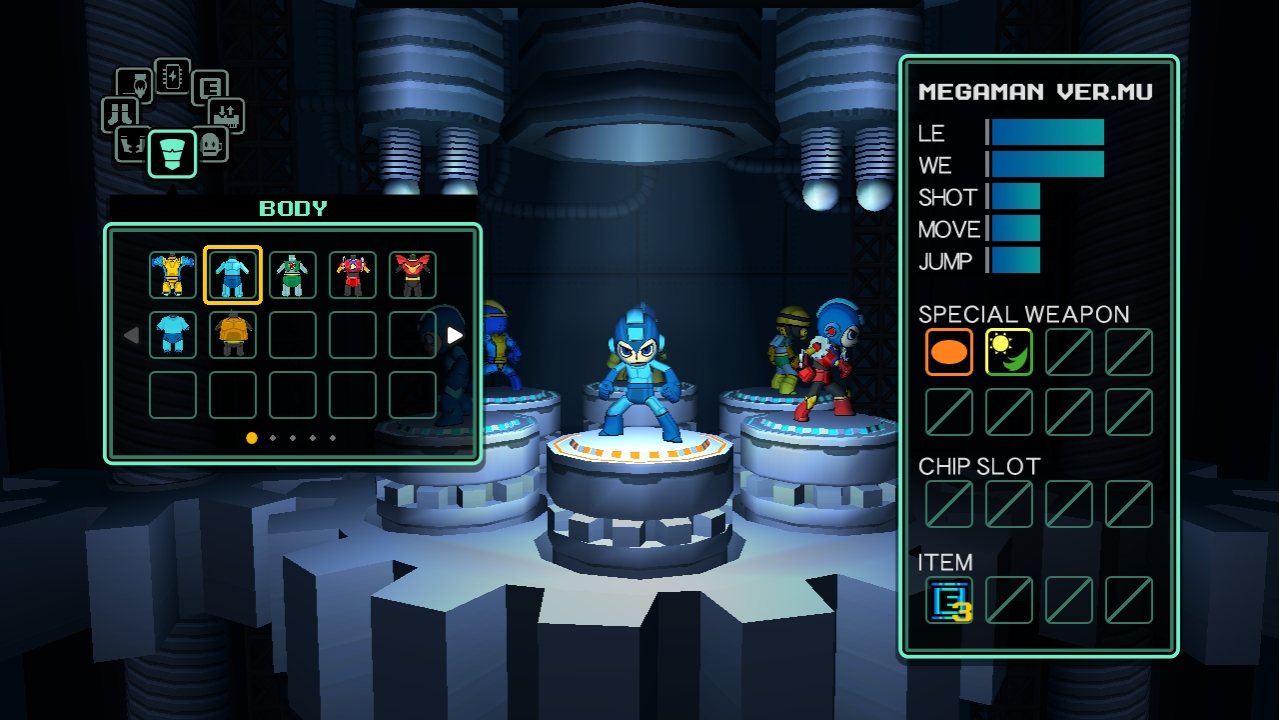Open the arms parts category
This screenshot has height=720, width=1280.
pos(133,144)
